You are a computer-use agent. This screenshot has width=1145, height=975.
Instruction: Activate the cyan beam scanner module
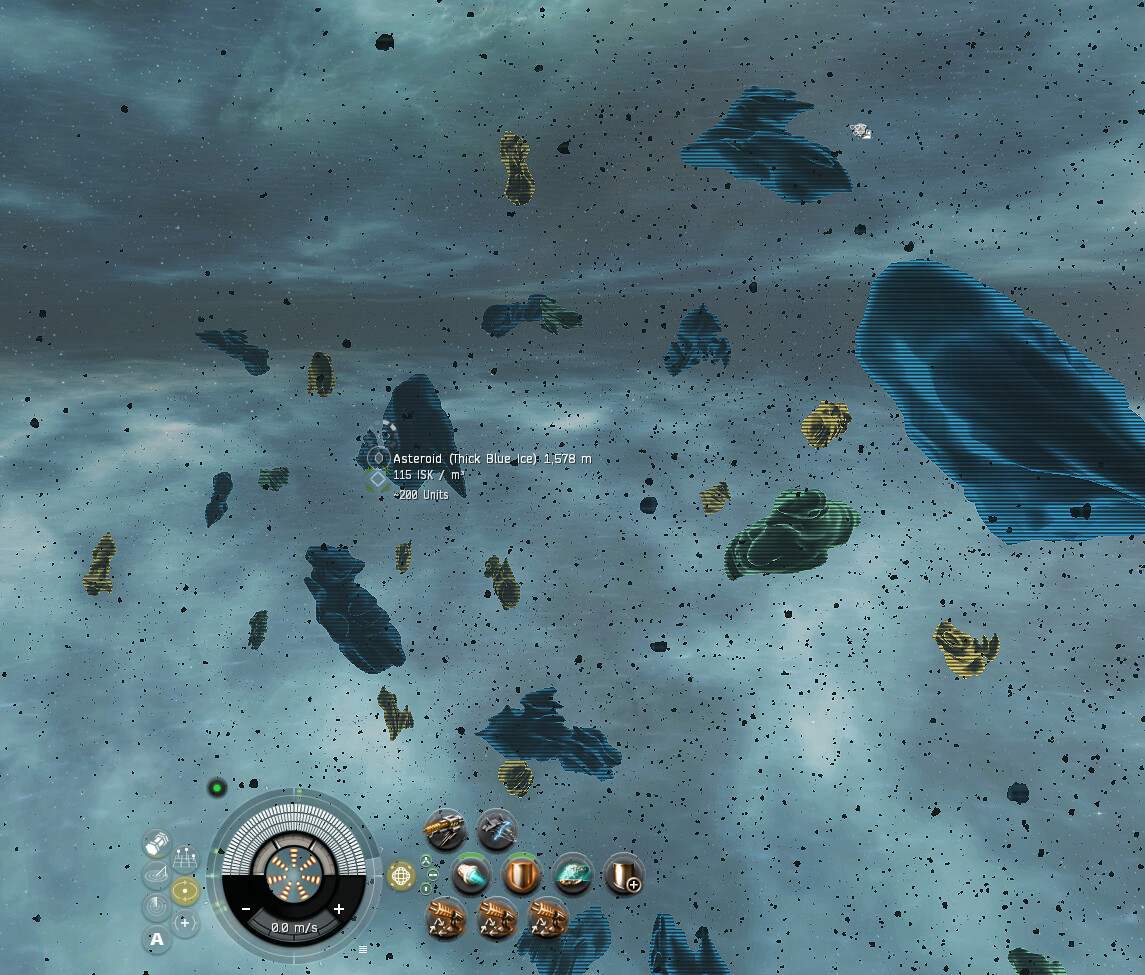pos(471,875)
